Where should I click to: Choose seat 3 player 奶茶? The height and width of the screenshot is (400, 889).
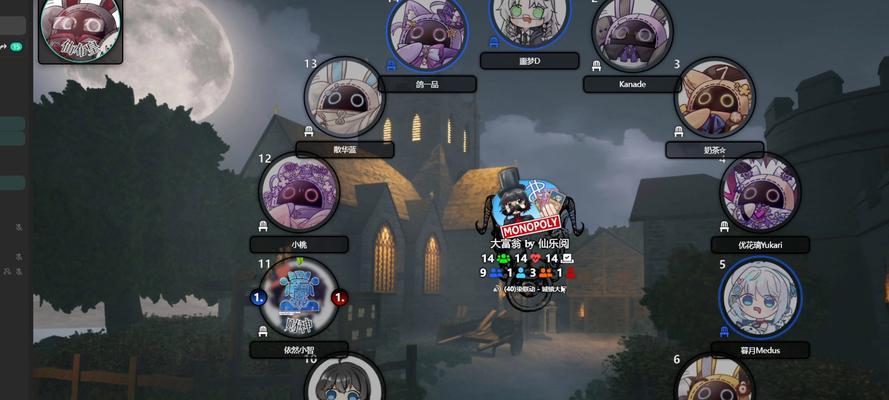click(714, 98)
